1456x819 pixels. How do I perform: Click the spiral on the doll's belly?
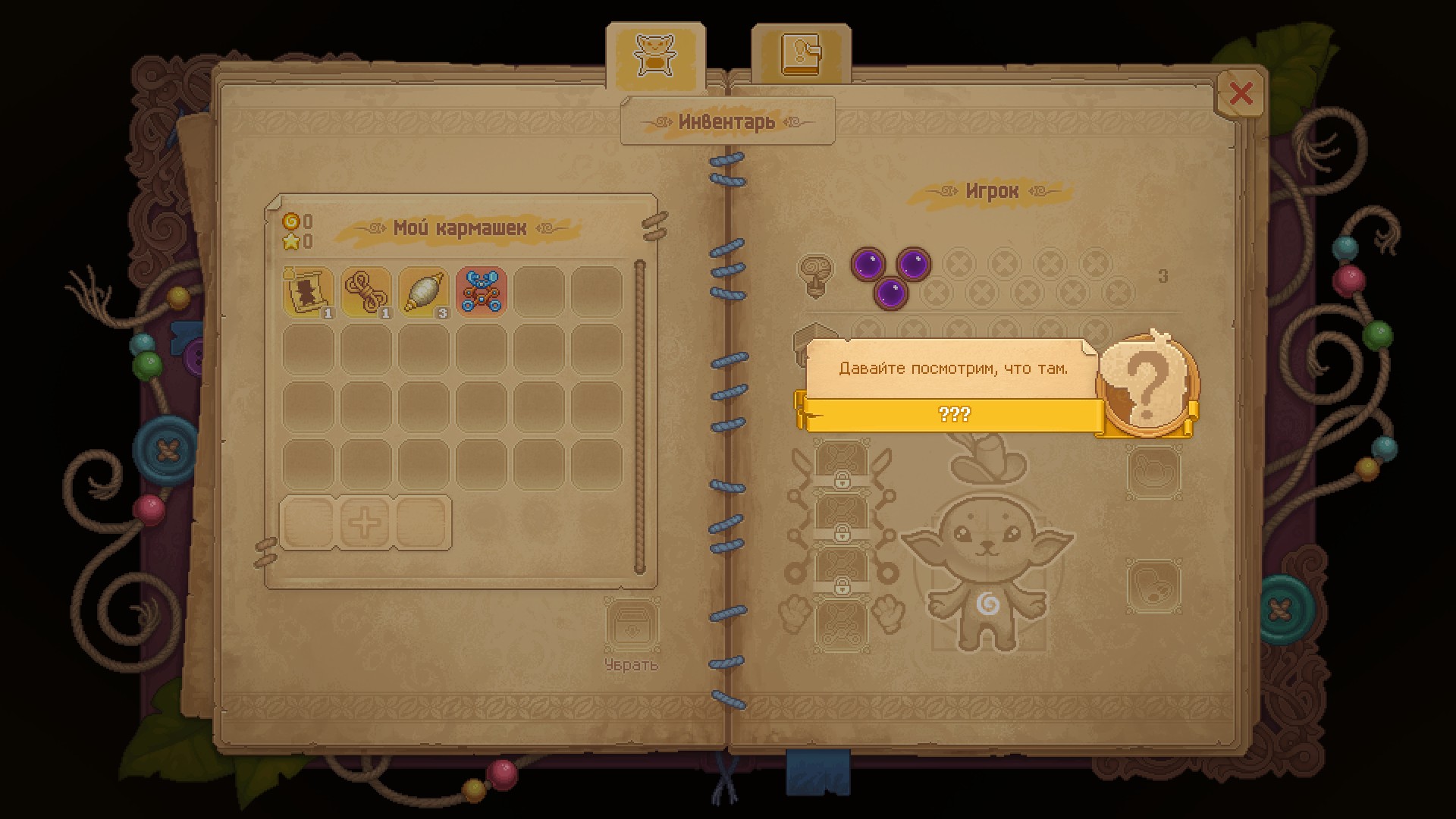[x=987, y=604]
